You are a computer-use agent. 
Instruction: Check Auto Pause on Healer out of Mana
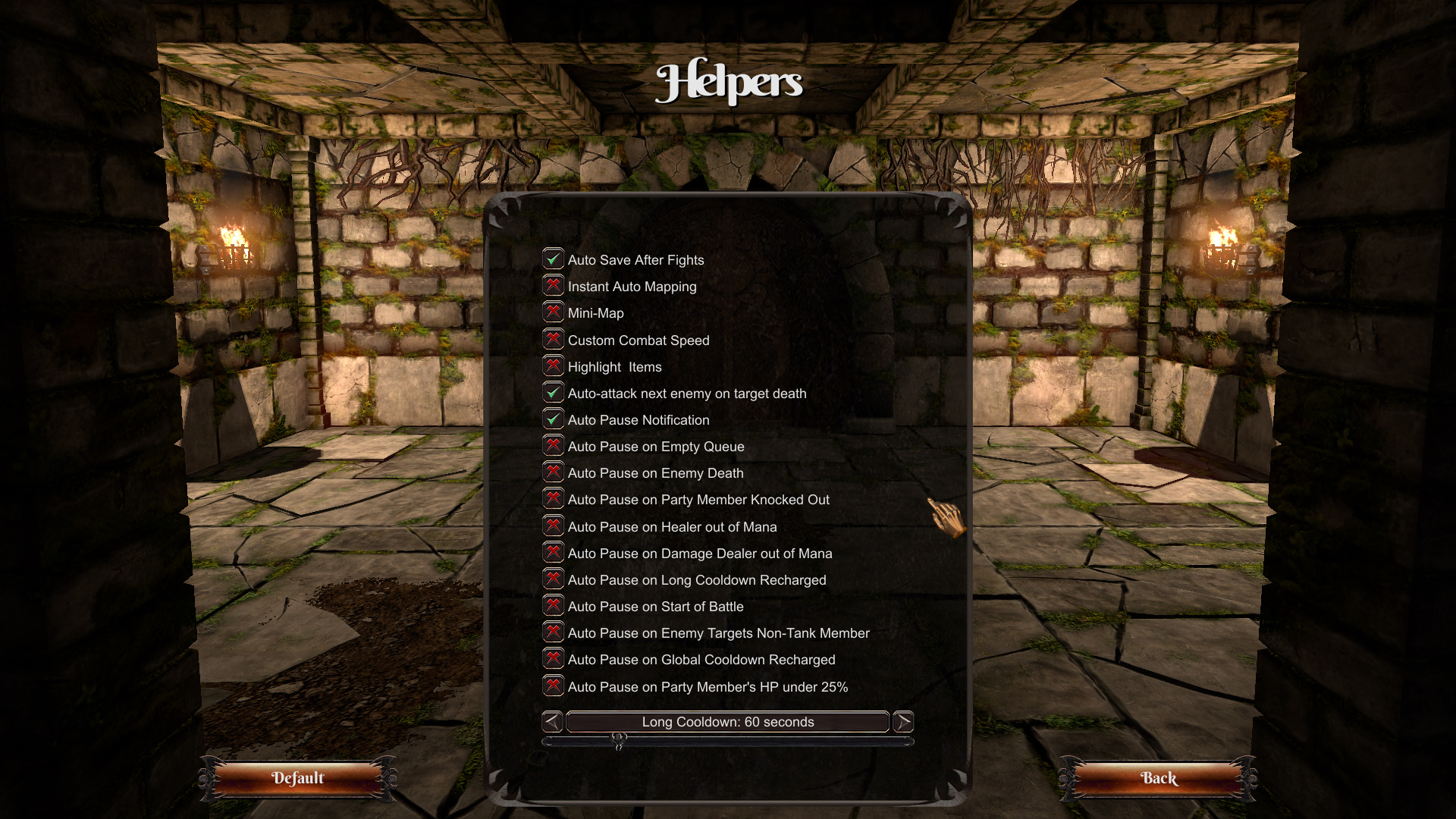tap(554, 526)
